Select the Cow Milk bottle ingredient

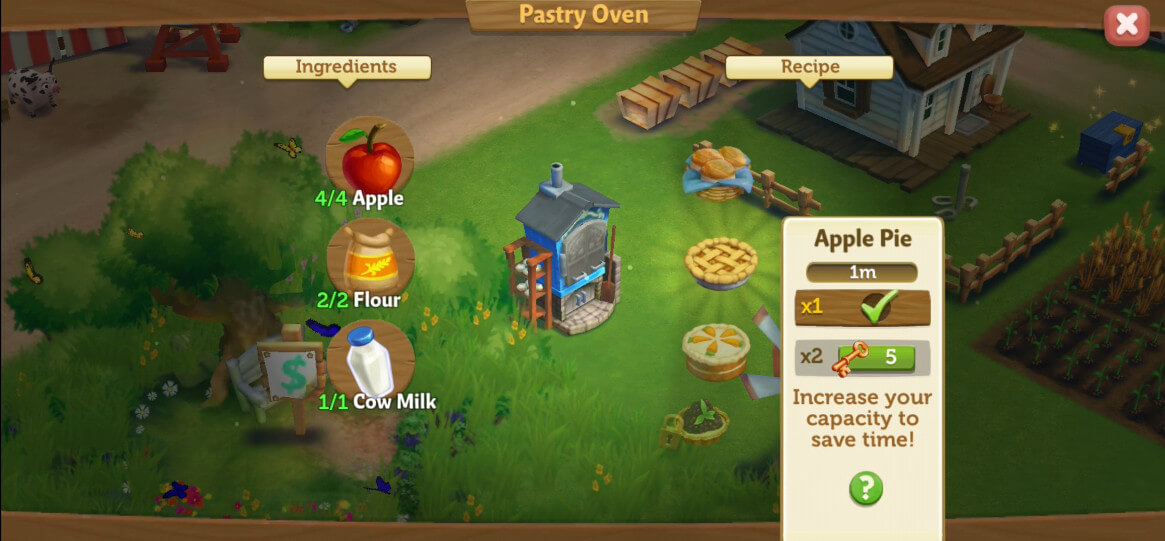(370, 361)
